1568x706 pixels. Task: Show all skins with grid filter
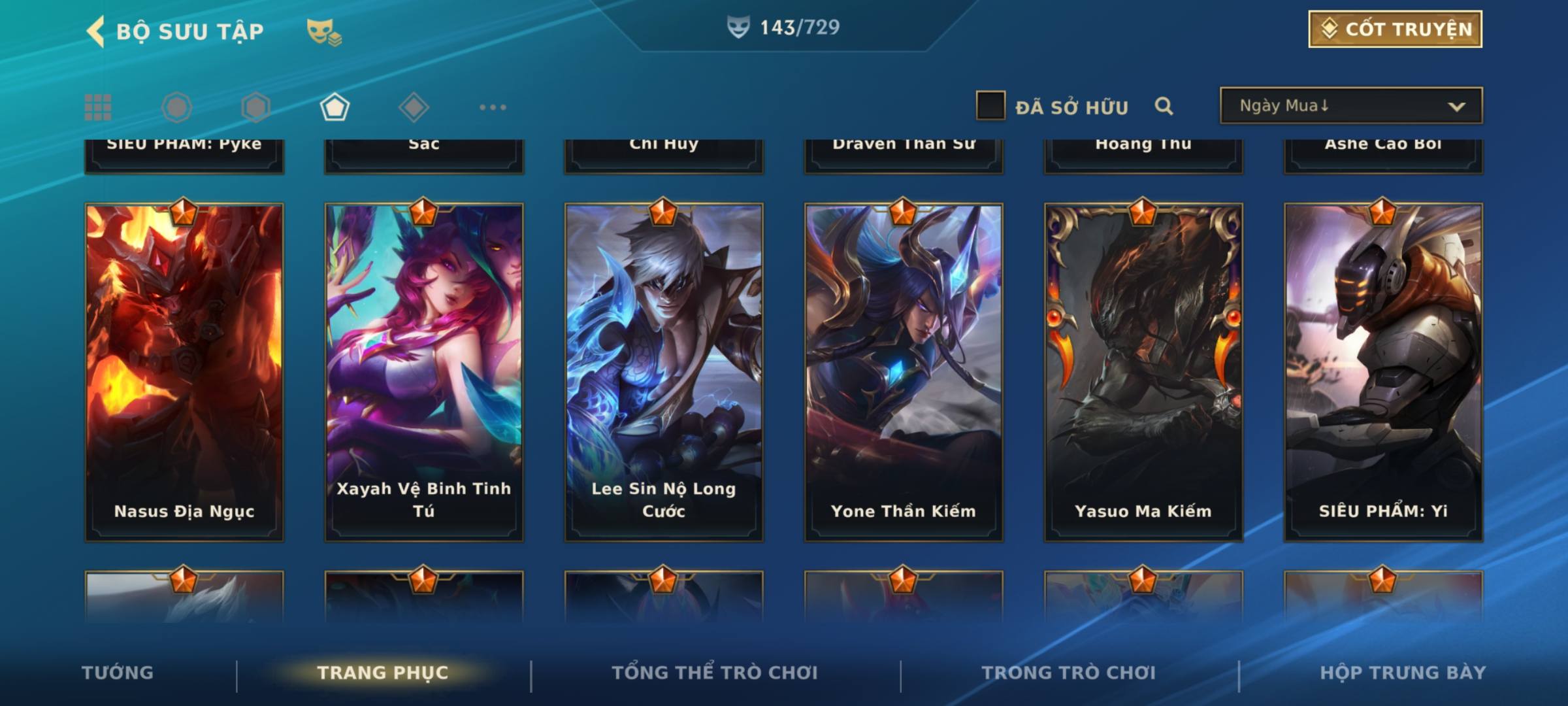[98, 107]
